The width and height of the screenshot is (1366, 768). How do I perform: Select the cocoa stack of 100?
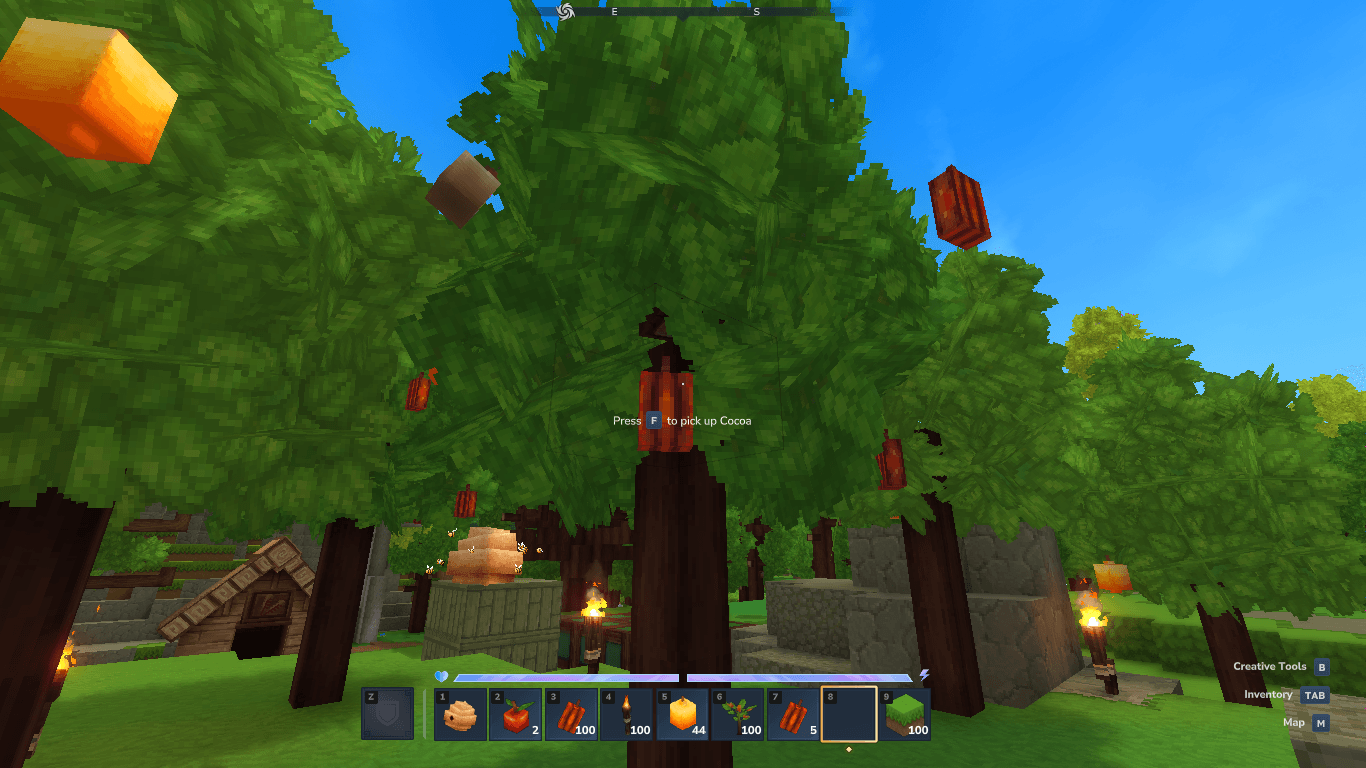pos(572,714)
